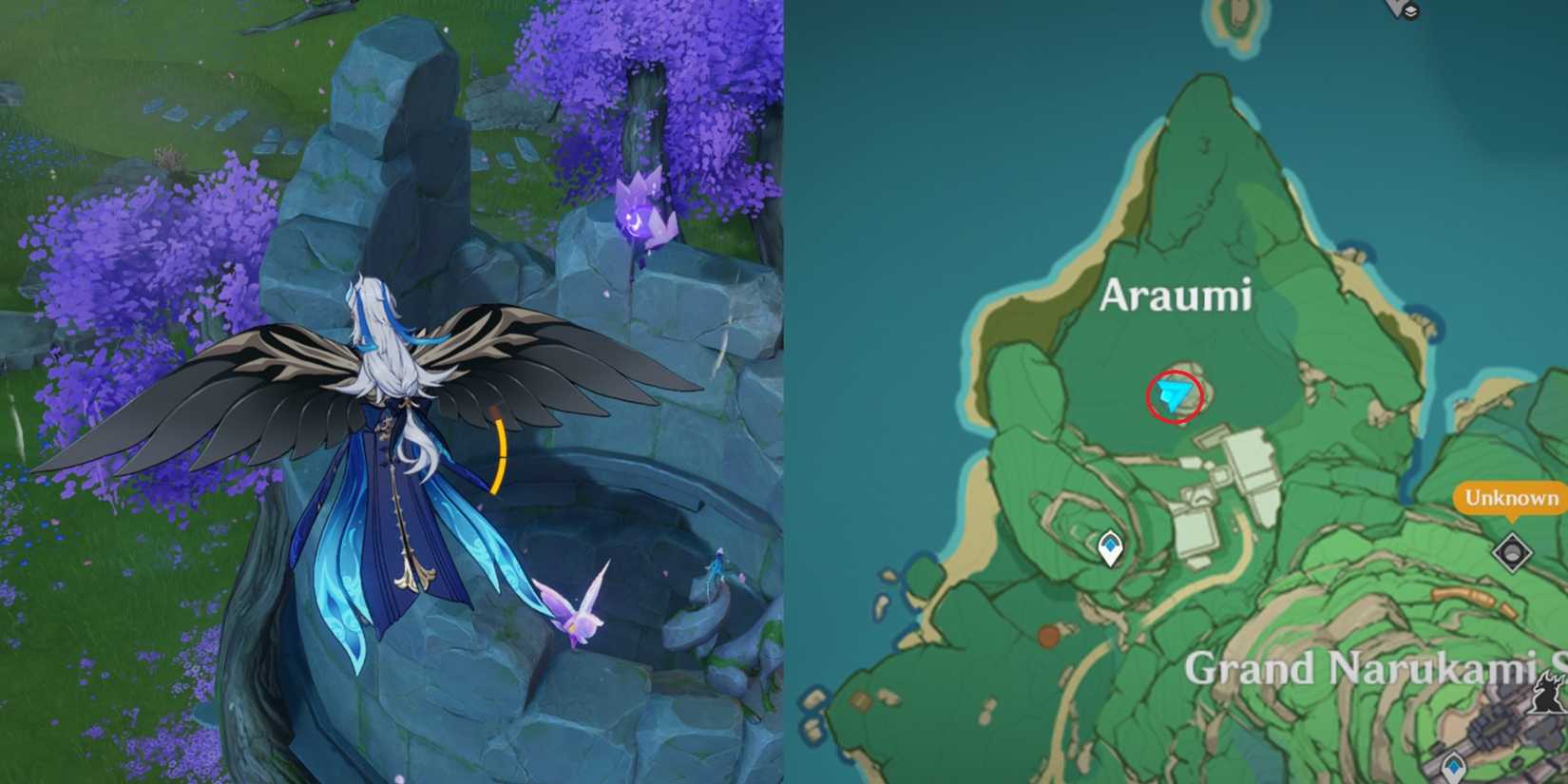Viewport: 1568px width, 784px height.
Task: Click the white teleport waypoint icon on the map
Action: click(1110, 545)
